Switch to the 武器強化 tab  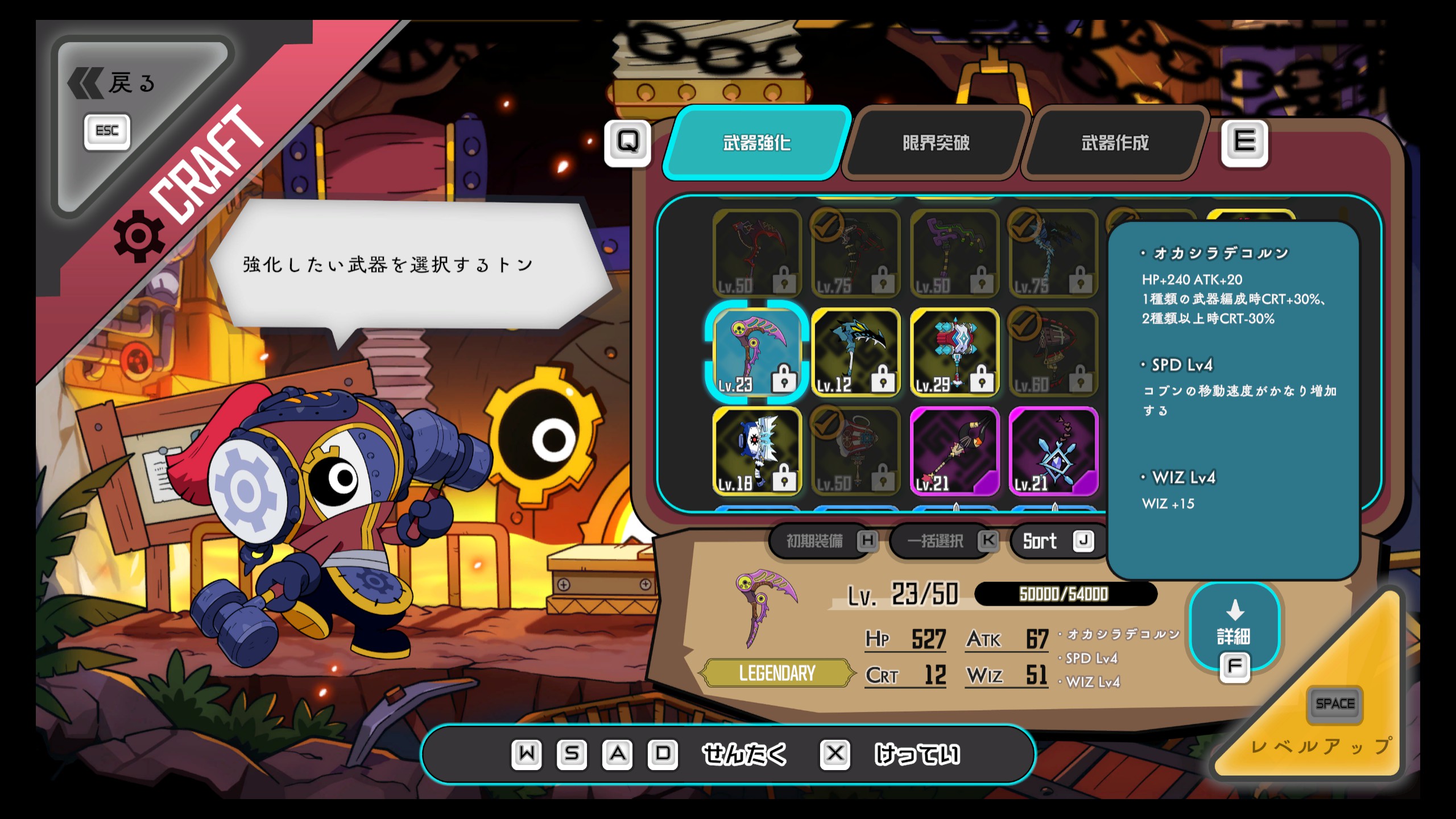point(756,143)
